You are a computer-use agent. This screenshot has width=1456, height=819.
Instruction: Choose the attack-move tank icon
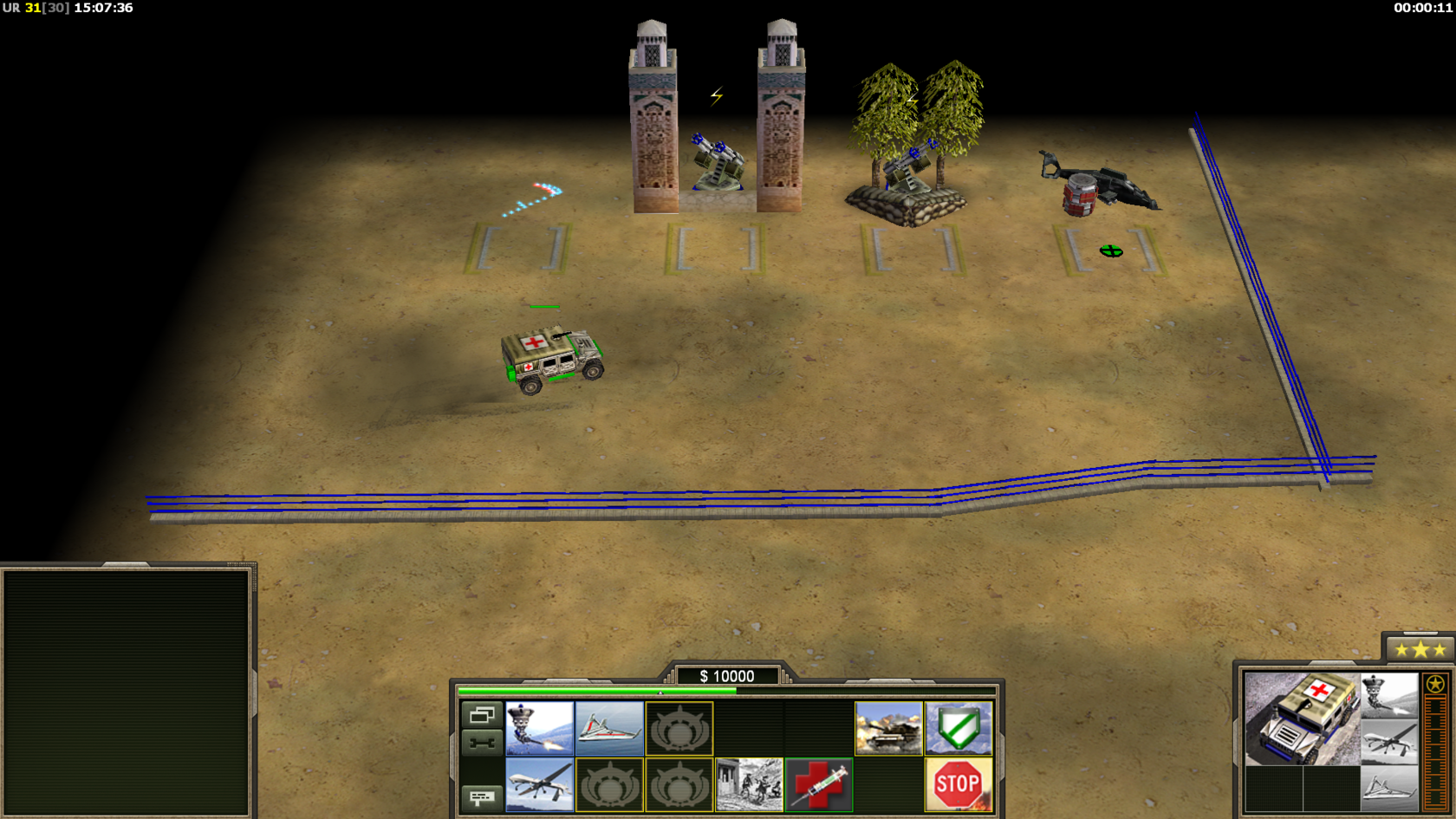888,728
